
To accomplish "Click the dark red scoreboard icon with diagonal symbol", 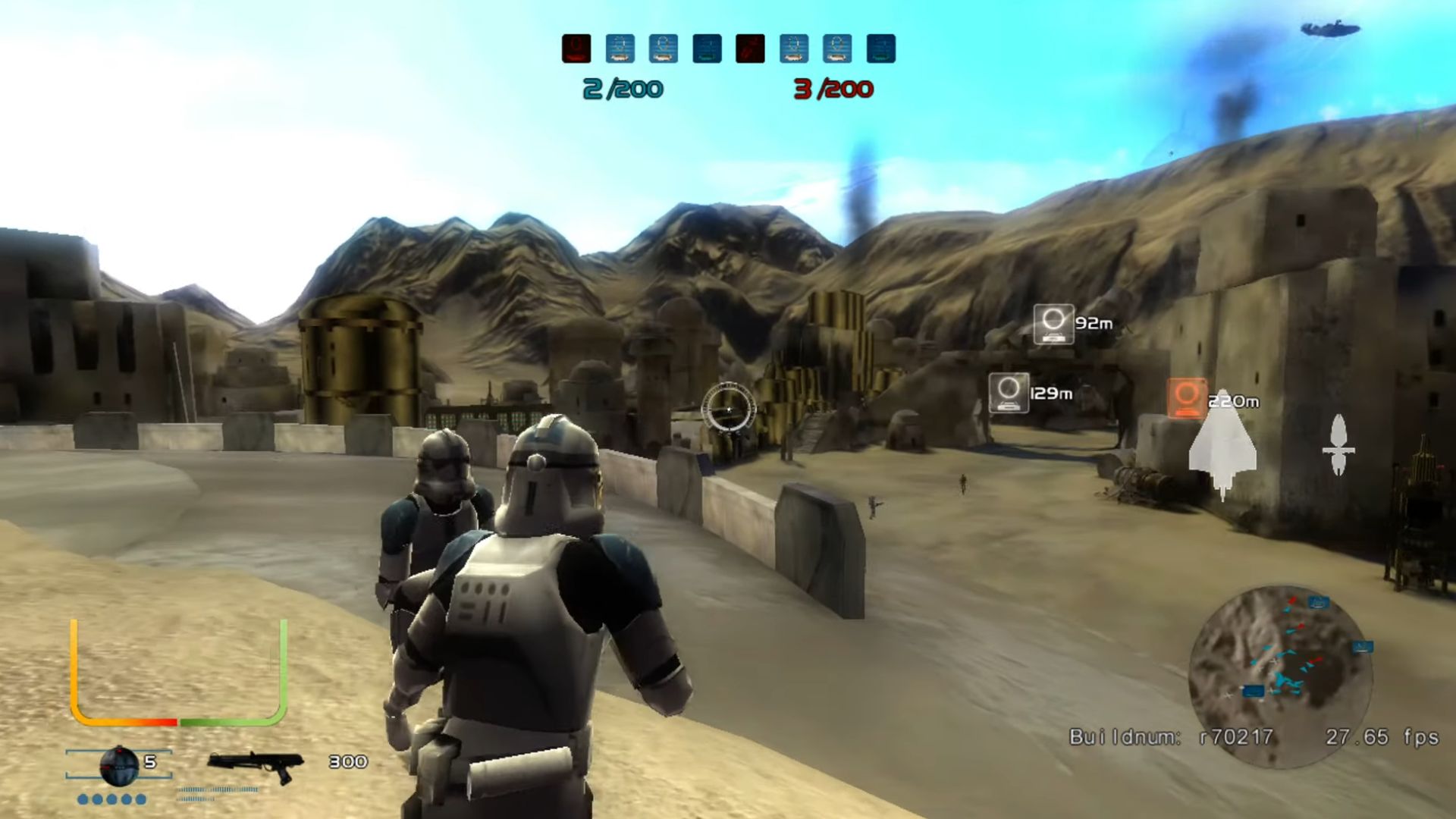I will click(x=750, y=49).
